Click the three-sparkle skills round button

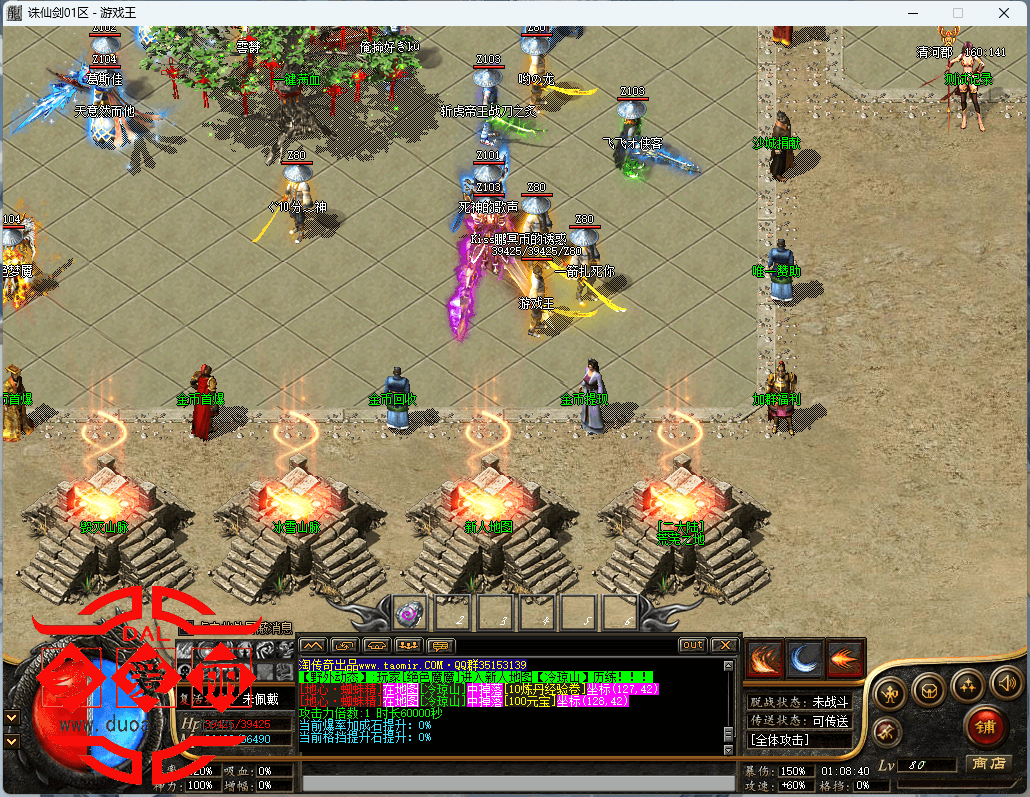tap(968, 685)
